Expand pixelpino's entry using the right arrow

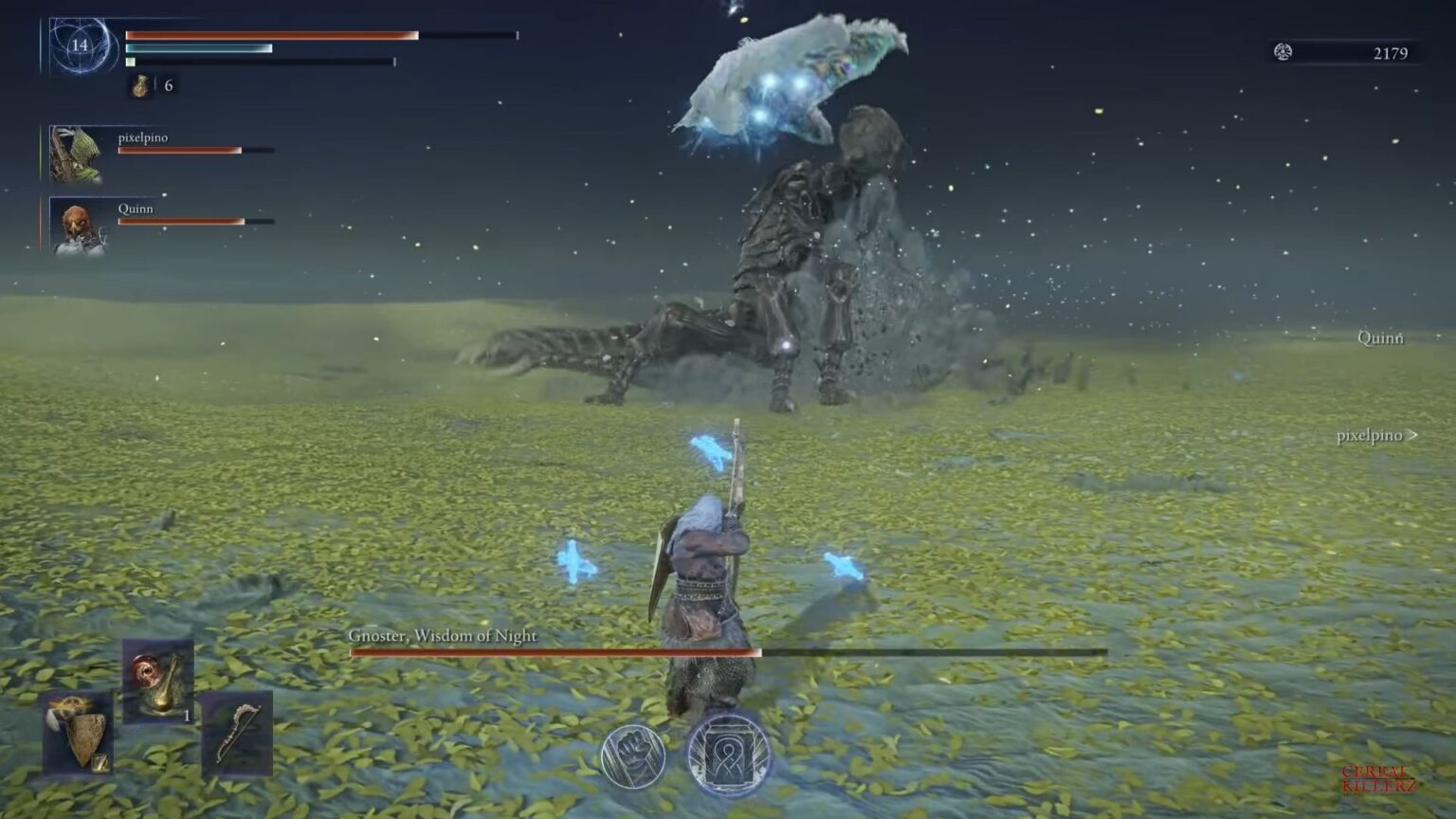[1414, 435]
